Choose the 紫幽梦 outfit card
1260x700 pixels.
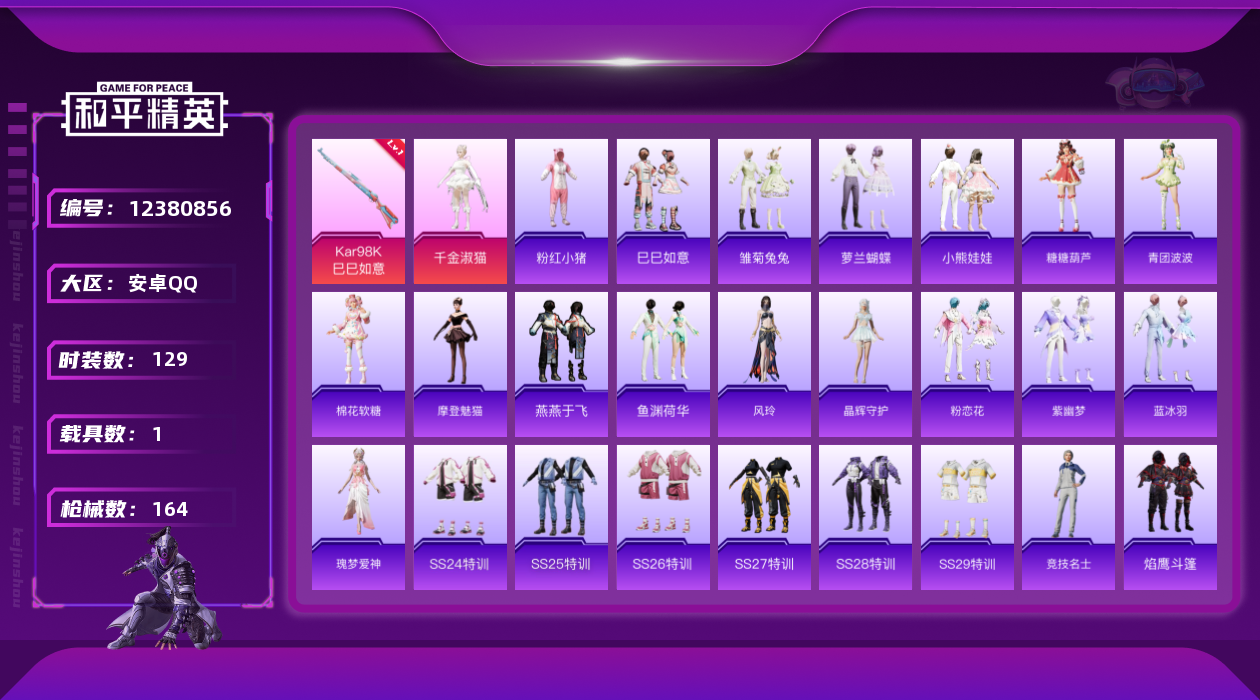coord(1068,364)
